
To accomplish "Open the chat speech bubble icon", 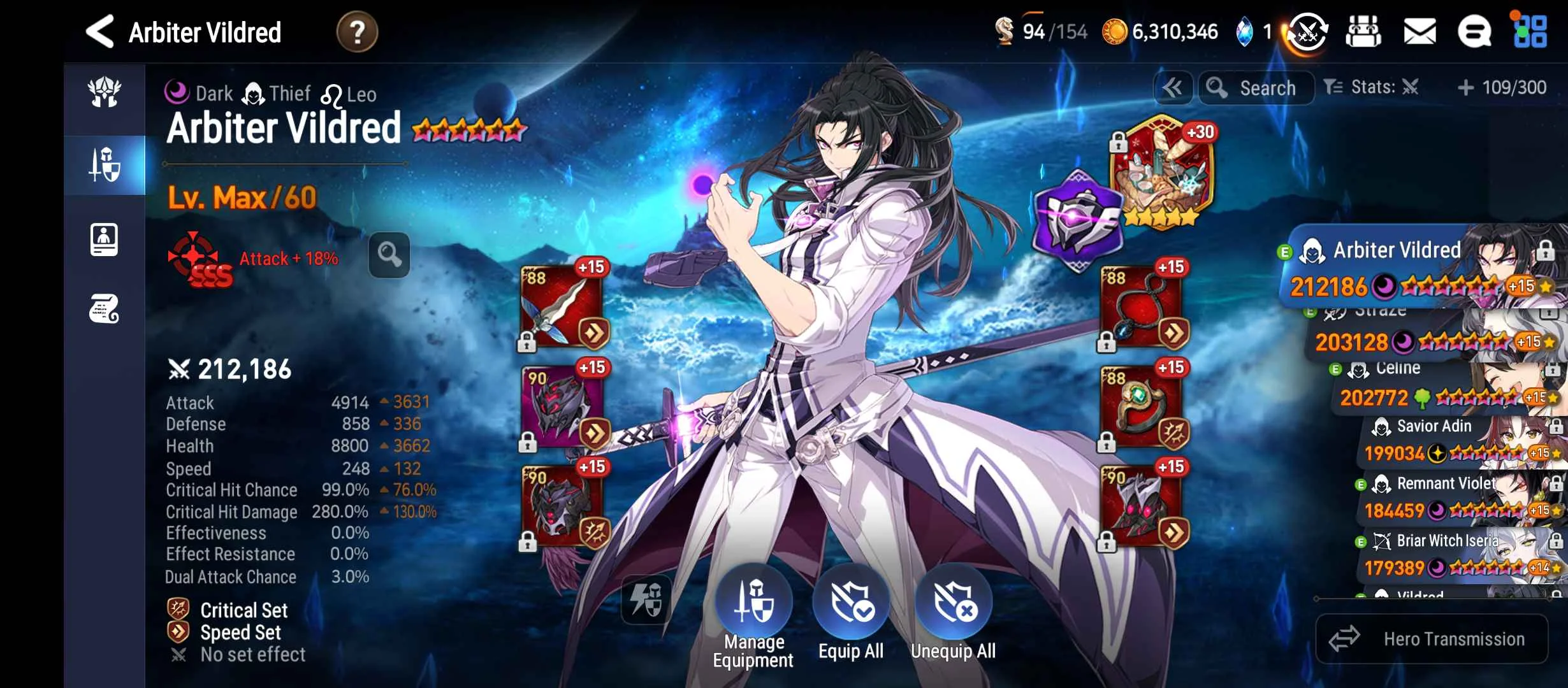I will pos(1474,32).
